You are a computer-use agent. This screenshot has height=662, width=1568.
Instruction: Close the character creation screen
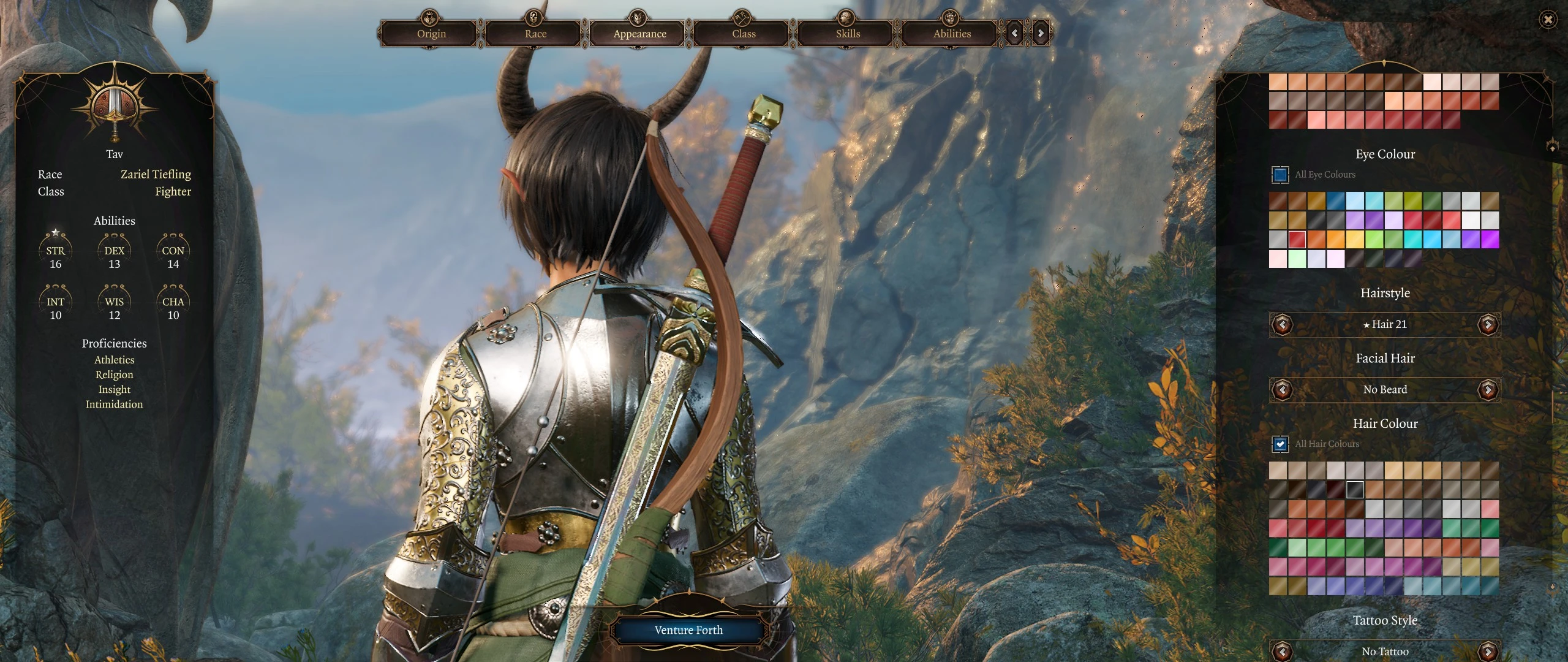(x=1548, y=20)
